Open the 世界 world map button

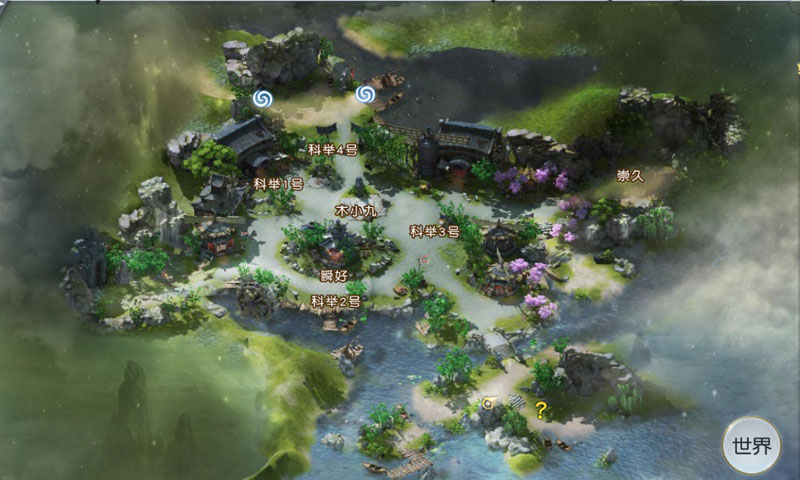(x=752, y=445)
